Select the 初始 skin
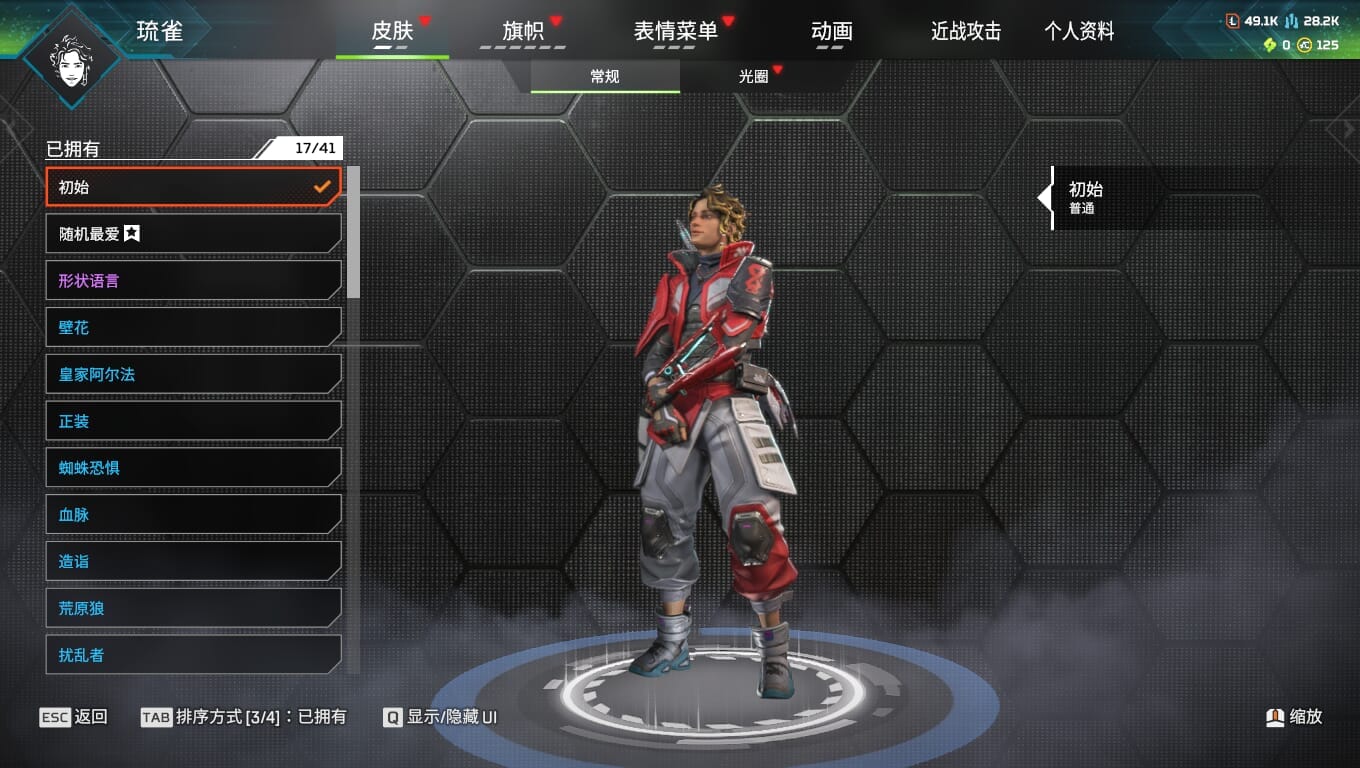The height and width of the screenshot is (768, 1360). pos(193,187)
